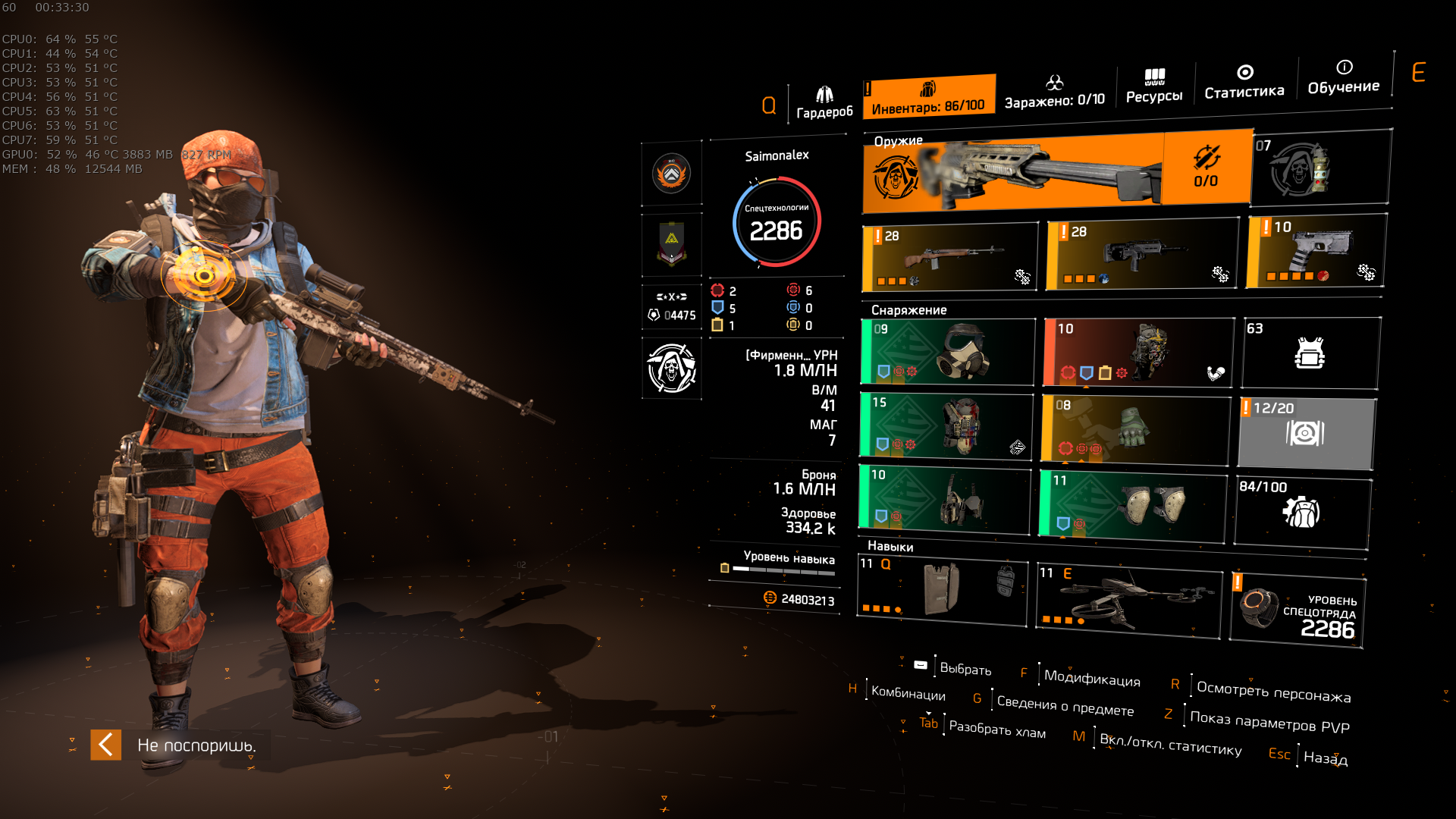
Task: Select the black light machine gun slot
Action: click(x=1141, y=256)
